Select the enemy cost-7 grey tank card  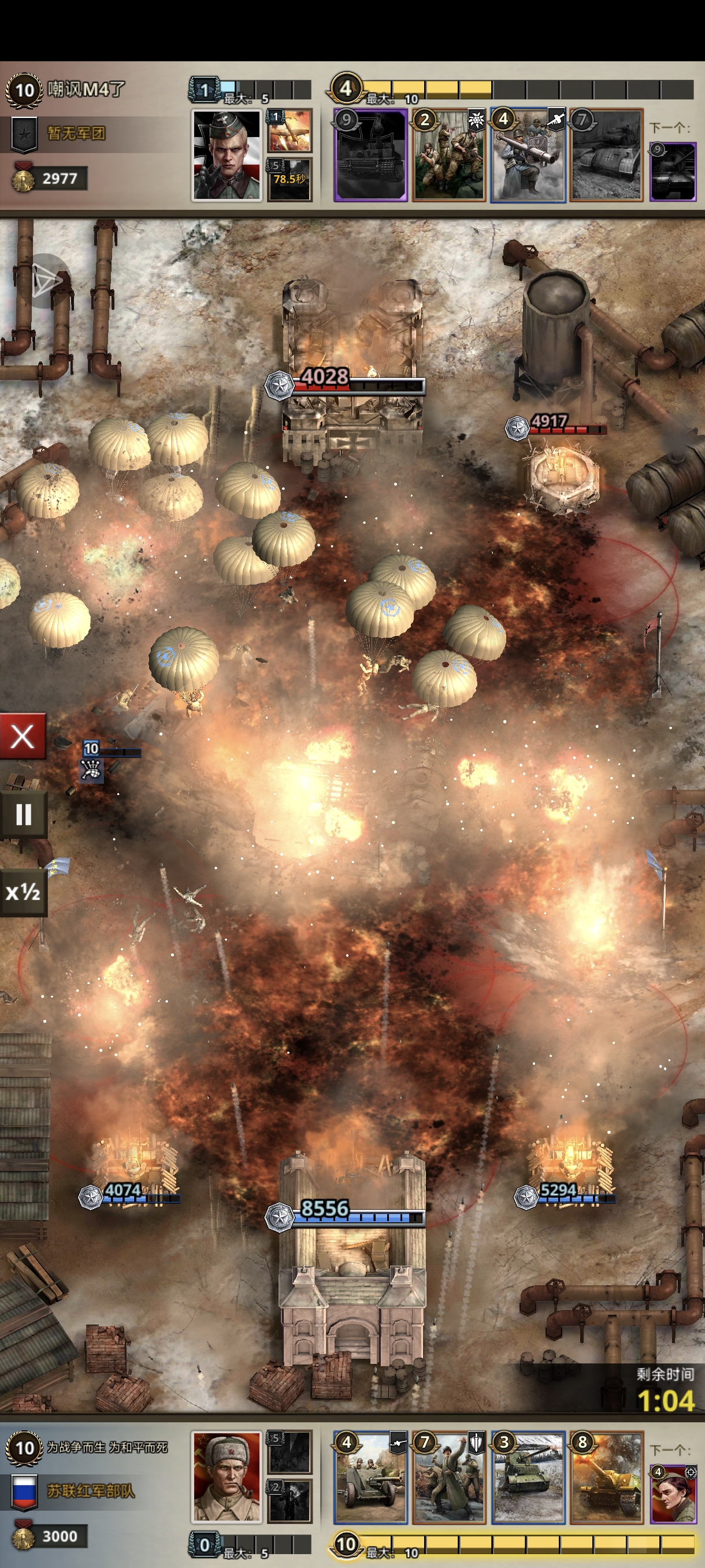[x=606, y=155]
